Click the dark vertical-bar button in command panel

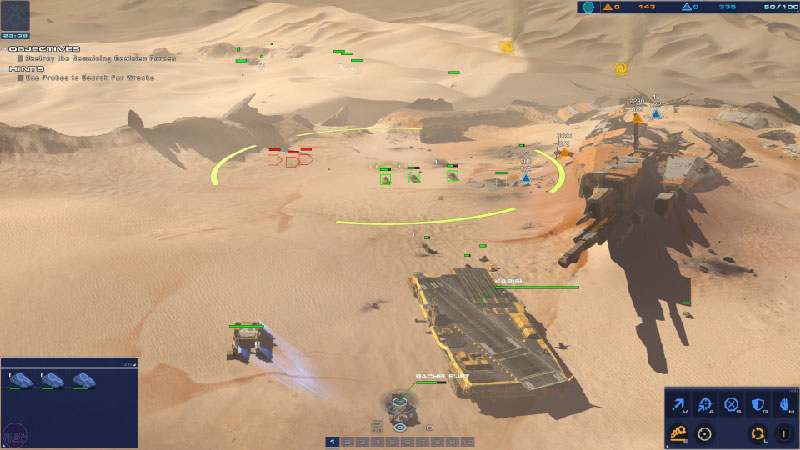[782, 433]
